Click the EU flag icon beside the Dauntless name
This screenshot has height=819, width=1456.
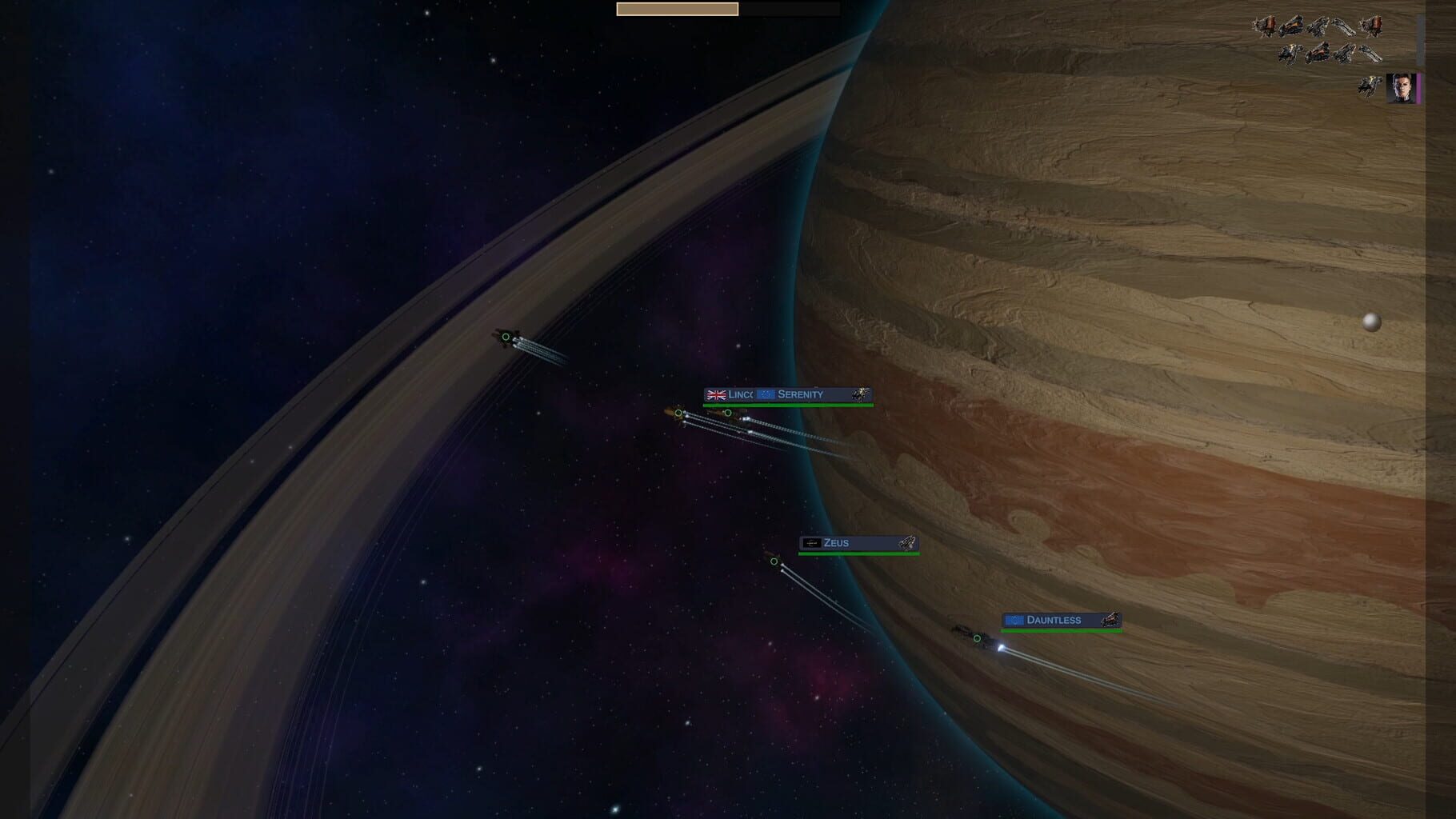point(1016,621)
